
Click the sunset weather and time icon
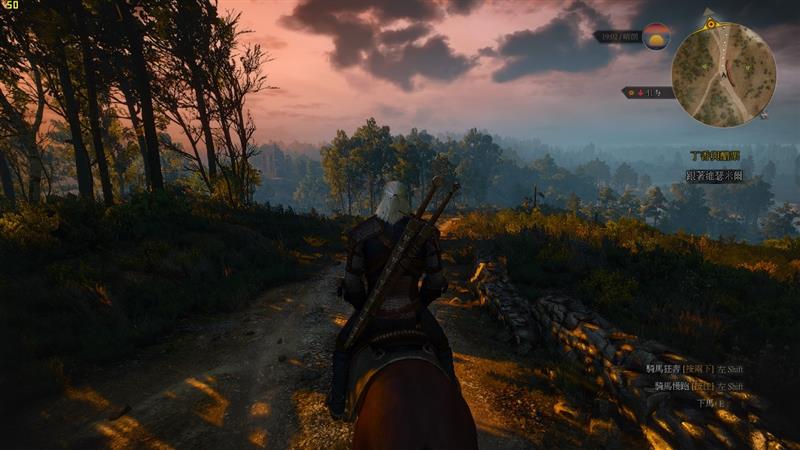click(656, 37)
